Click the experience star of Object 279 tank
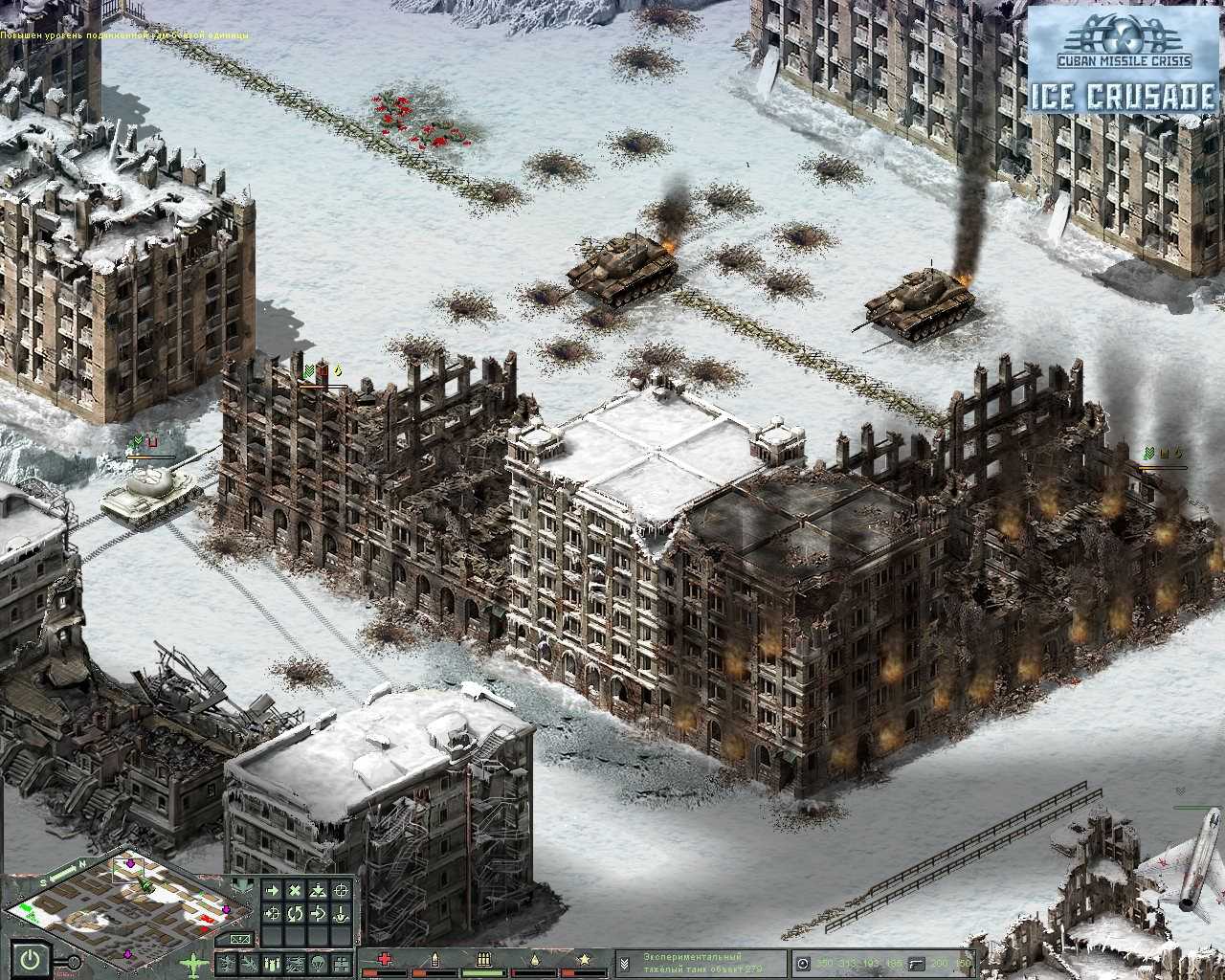The height and width of the screenshot is (980, 1225). click(586, 958)
